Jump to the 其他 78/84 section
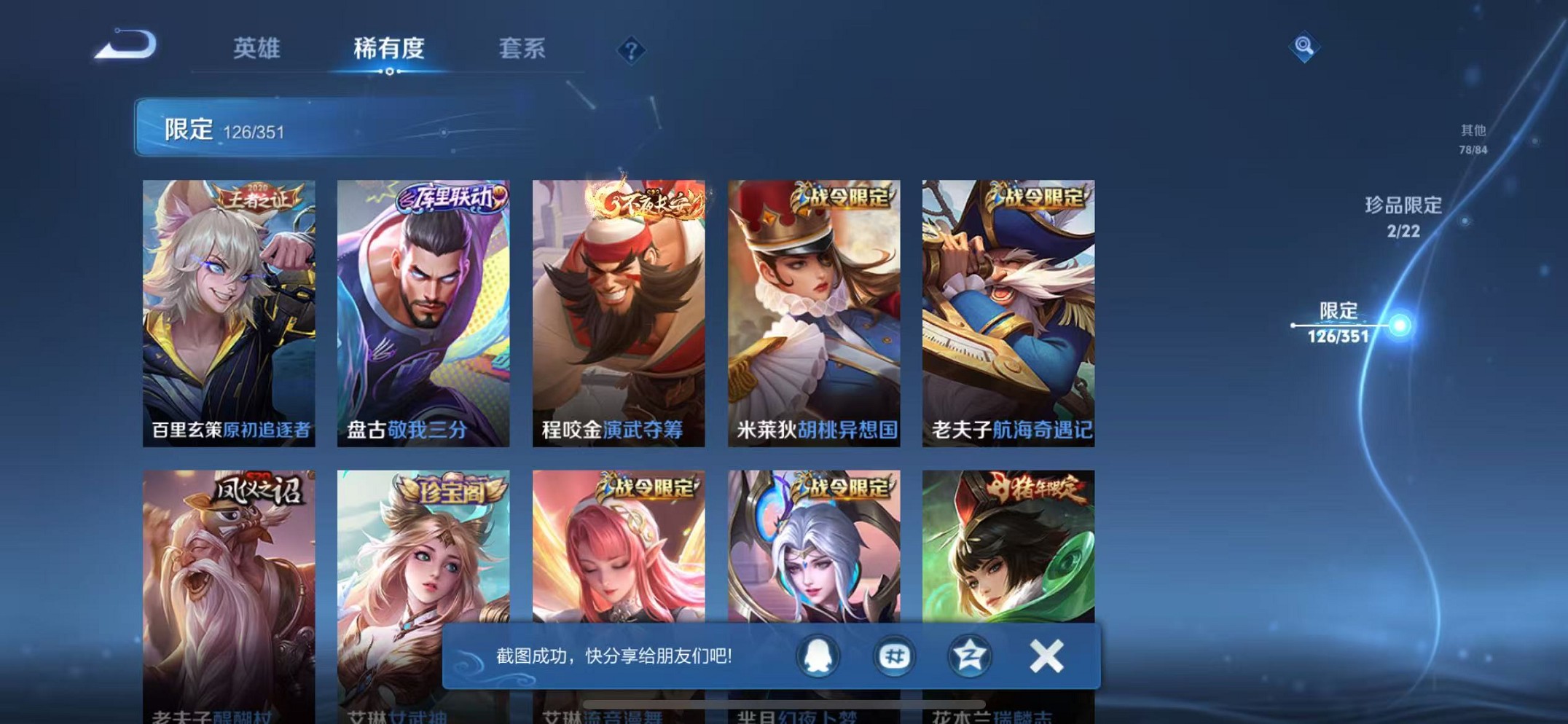The image size is (1568, 724). (x=1473, y=139)
